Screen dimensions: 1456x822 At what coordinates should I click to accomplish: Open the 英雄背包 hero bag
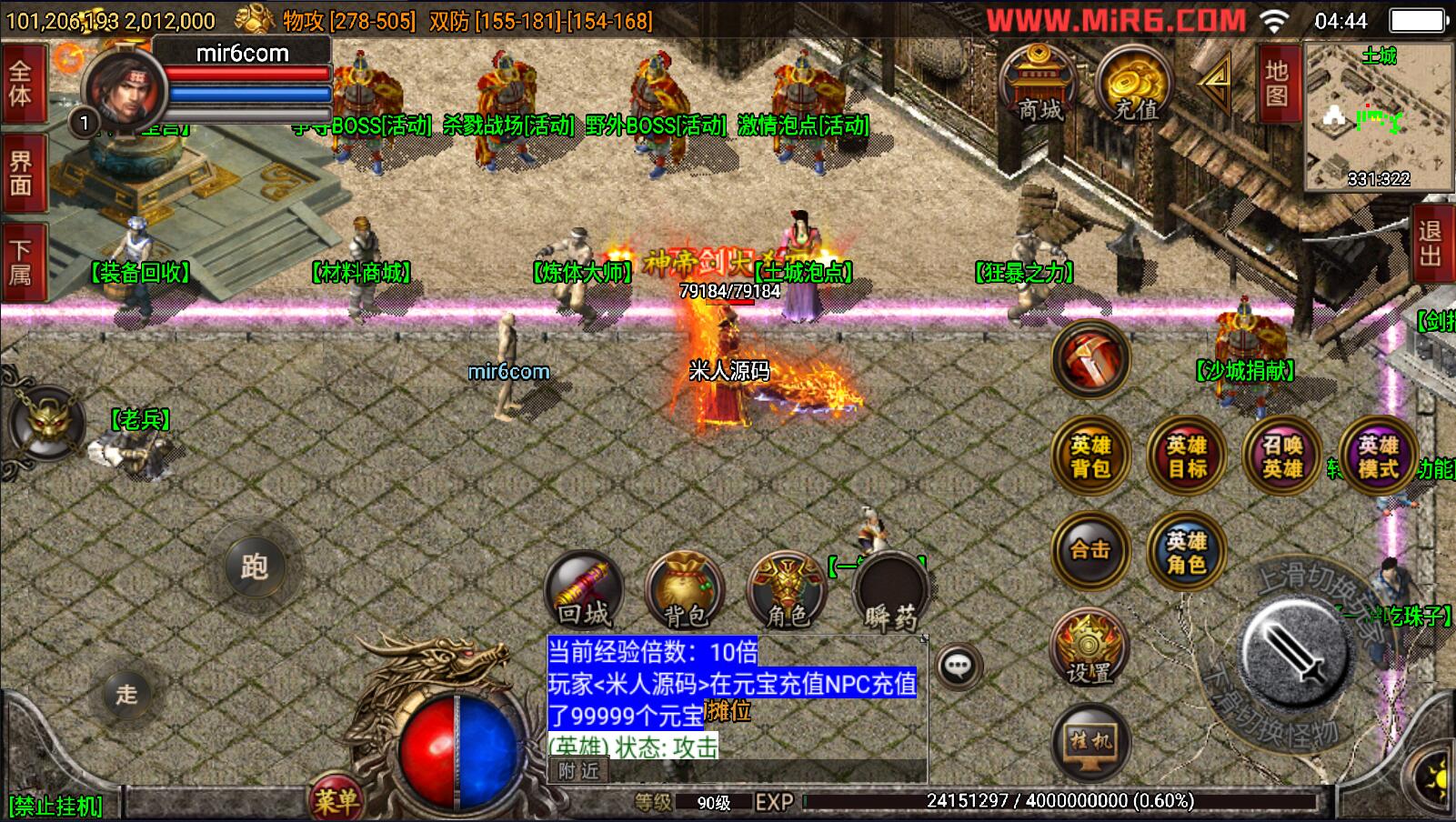1090,456
